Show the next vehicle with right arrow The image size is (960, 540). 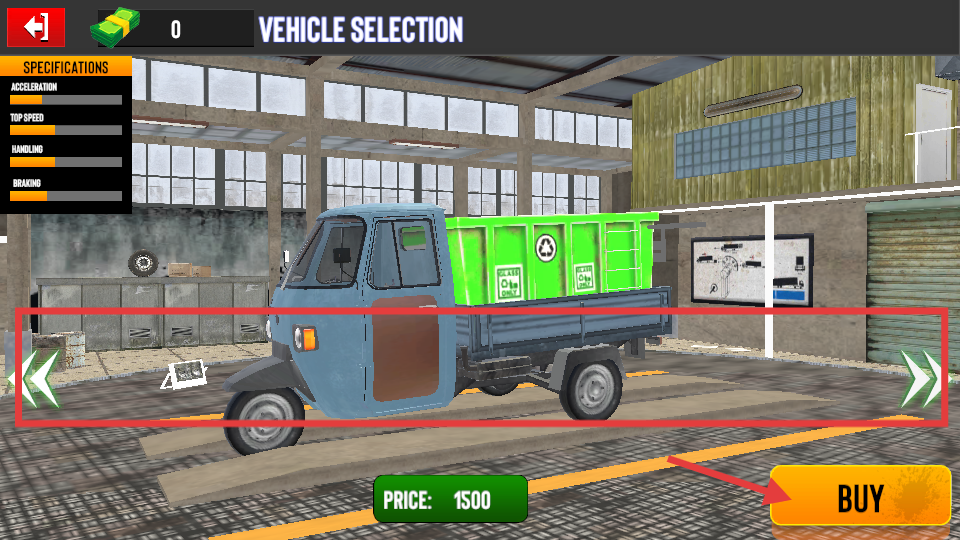pyautogui.click(x=919, y=379)
